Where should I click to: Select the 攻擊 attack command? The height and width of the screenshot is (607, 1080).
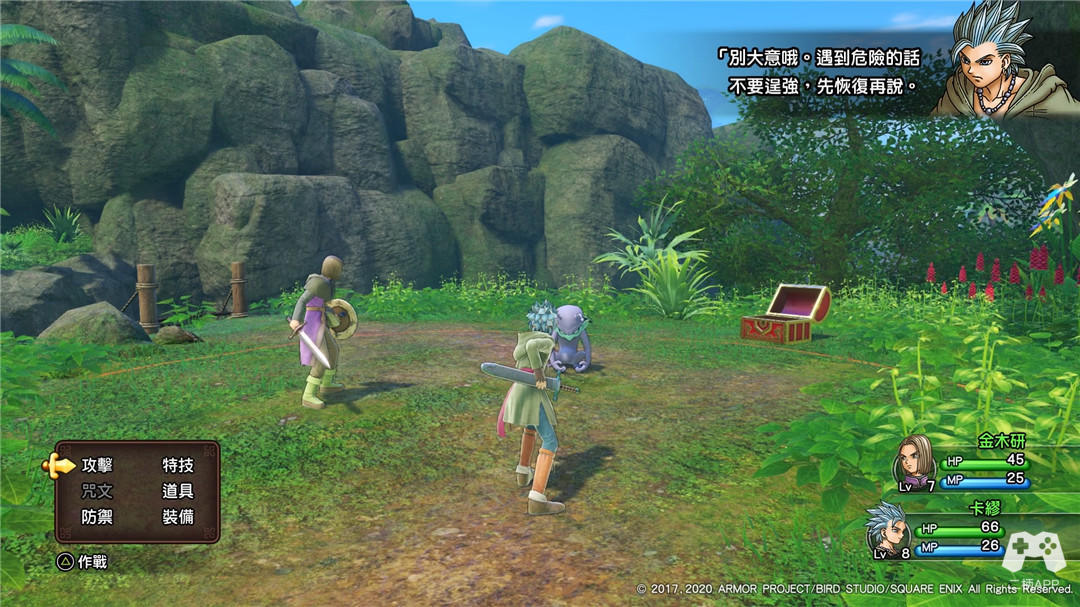[x=98, y=465]
